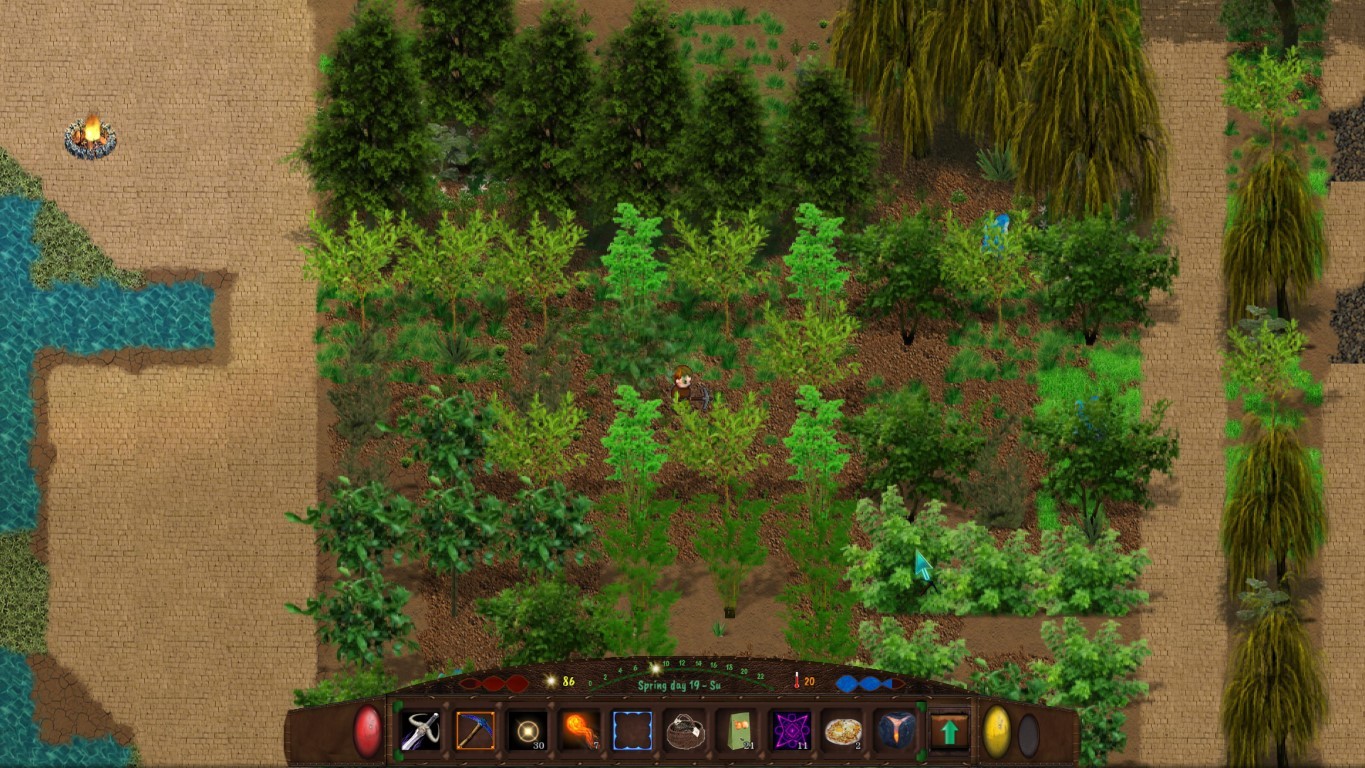Viewport: 1365px width, 768px height.
Task: Choose the blue-framed hotbar slot
Action: [632, 730]
